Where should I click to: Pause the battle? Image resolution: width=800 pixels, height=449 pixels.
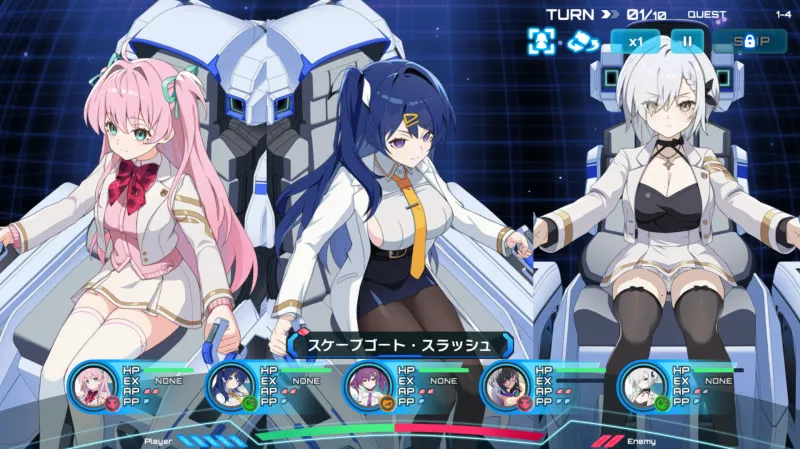(x=687, y=41)
